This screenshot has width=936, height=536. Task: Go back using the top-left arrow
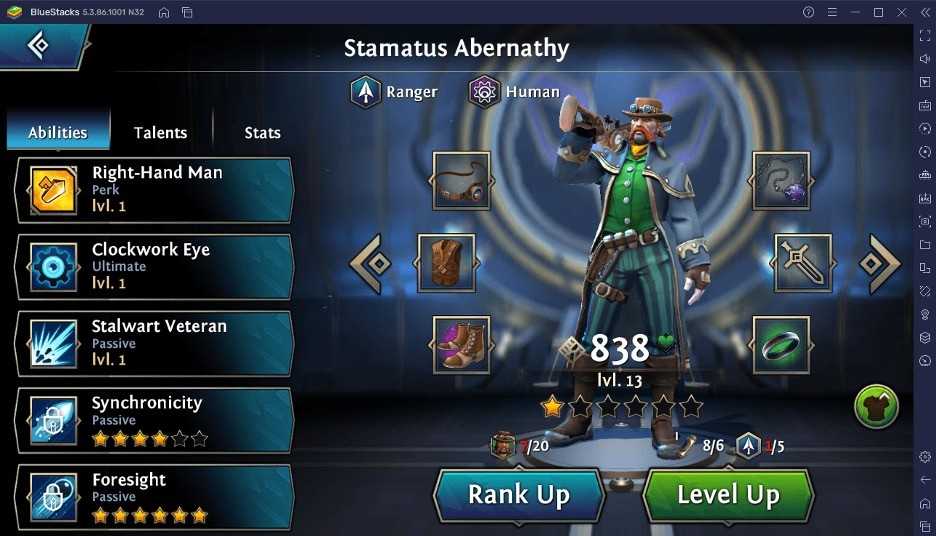tap(39, 45)
